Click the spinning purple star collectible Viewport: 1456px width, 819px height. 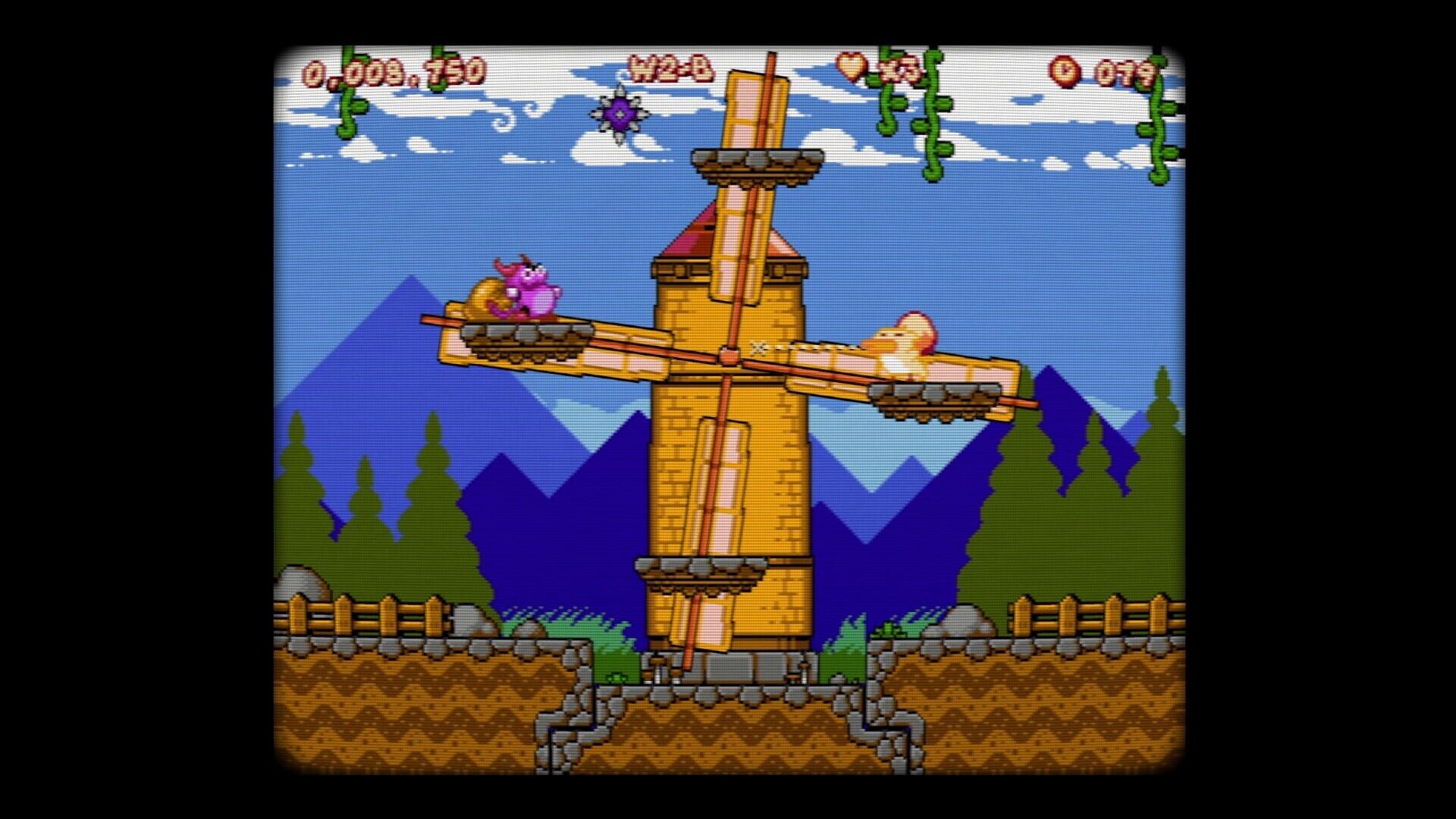tap(620, 115)
